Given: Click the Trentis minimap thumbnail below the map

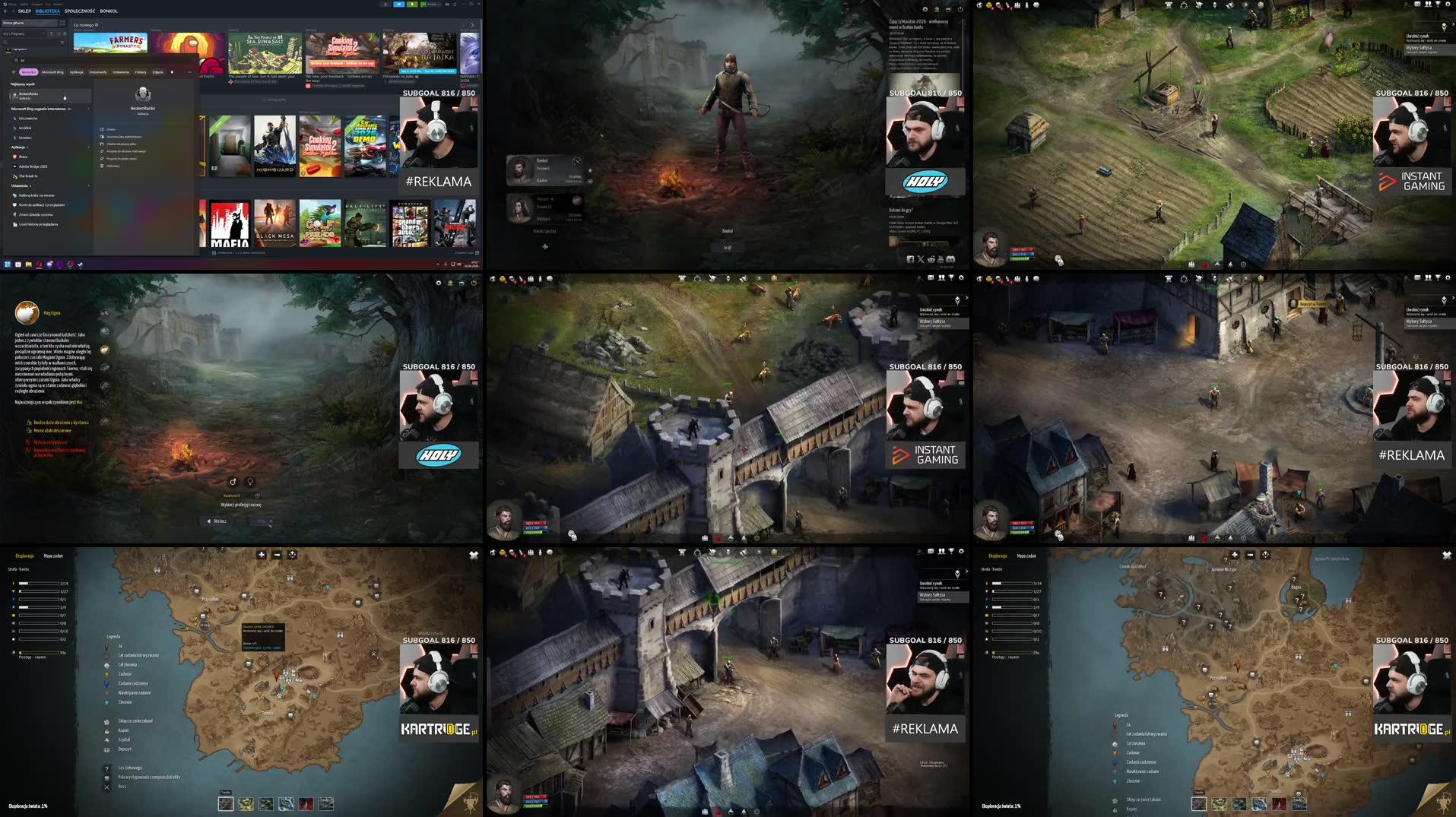Looking at the screenshot, I should 226,803.
